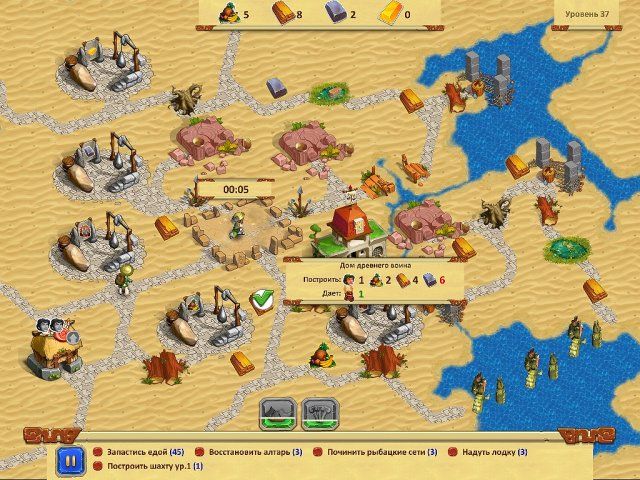640x480 pixels.
Task: Select the 'Построить шахту ур.1' objective
Action: [x=147, y=467]
